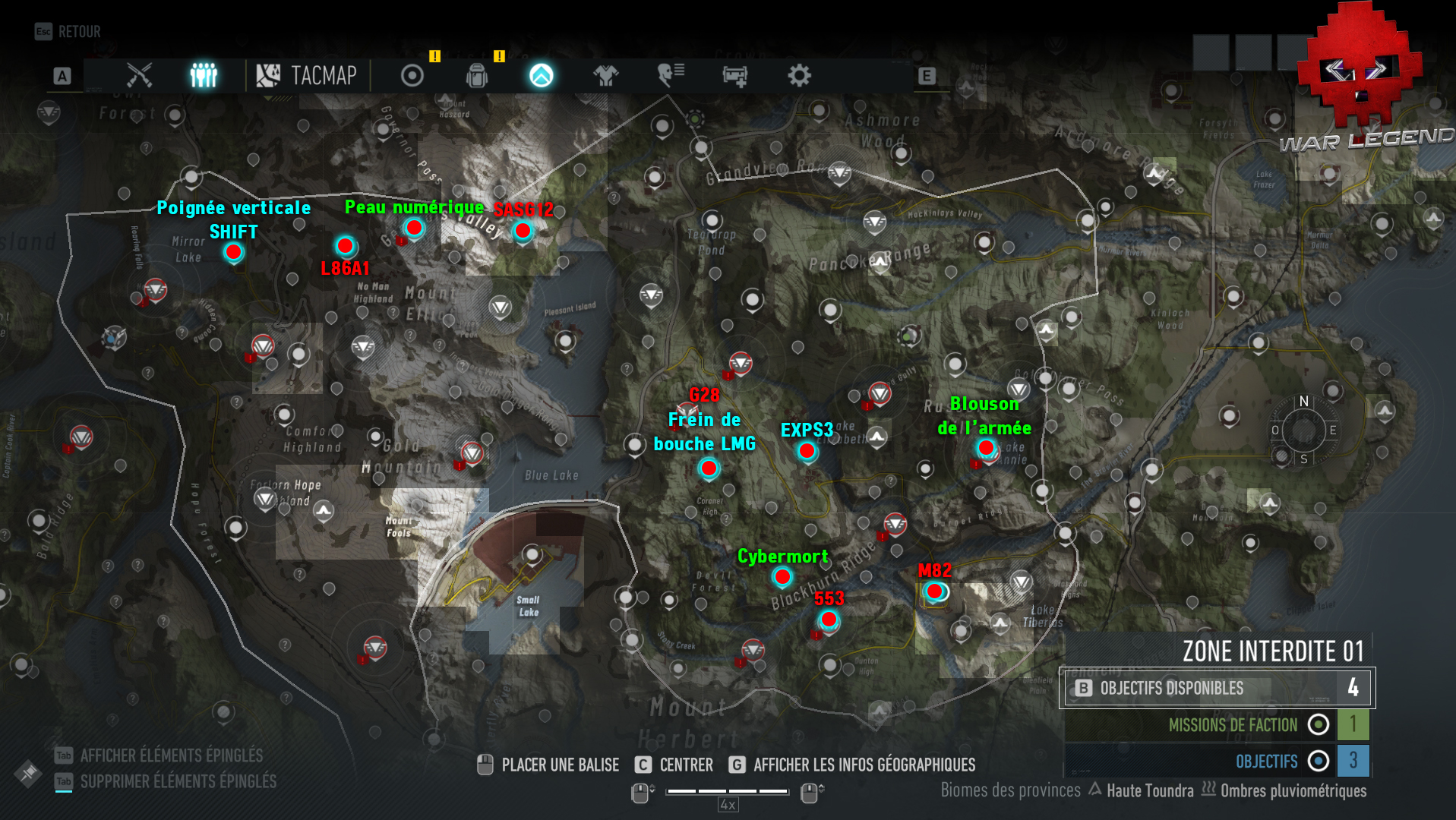Screen dimensions: 1456x820
Task: Open the skills profile icon
Action: 669,75
